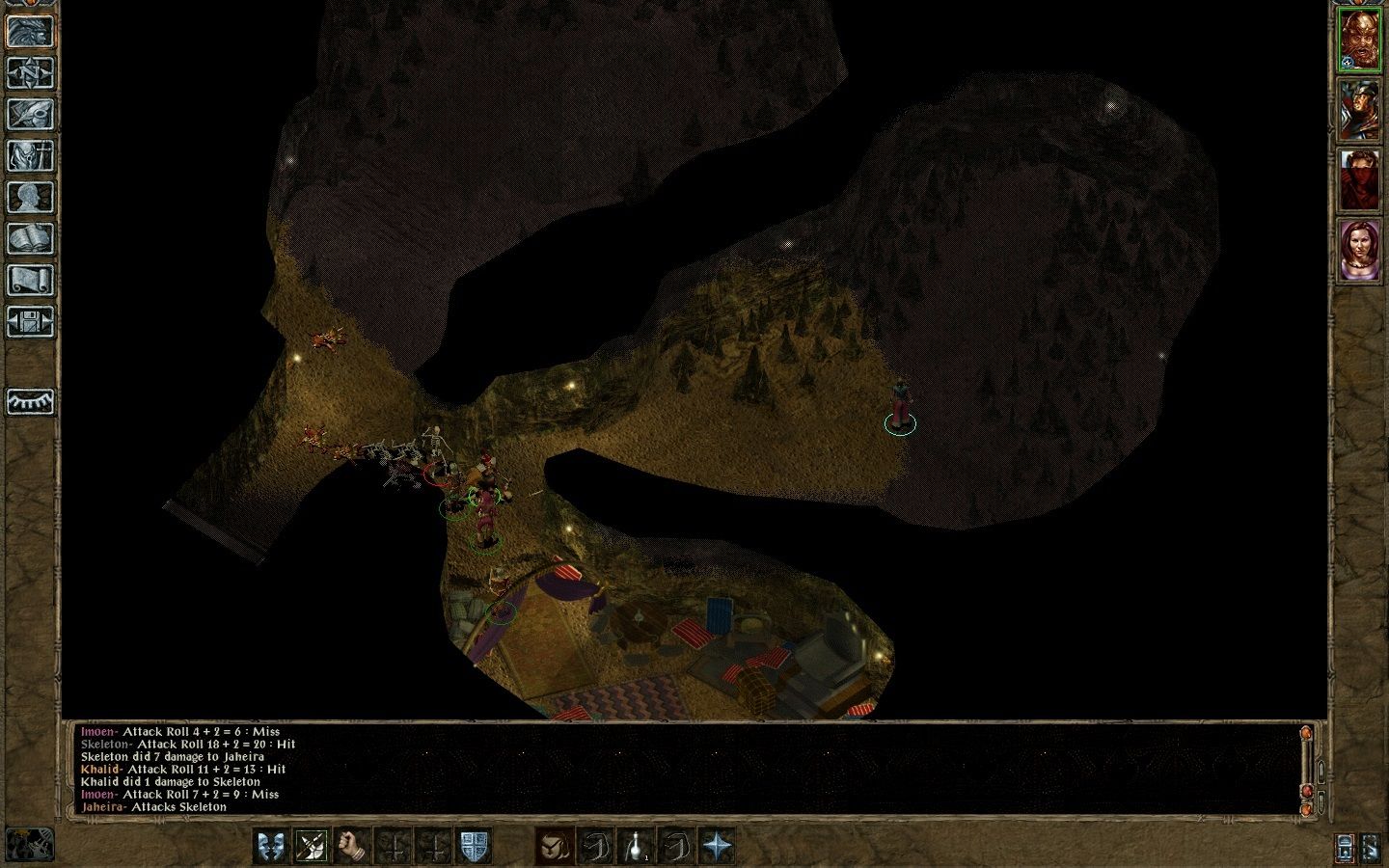Collapse the message log with lower chevron
Image resolution: width=1389 pixels, height=868 pixels.
coord(1321,803)
